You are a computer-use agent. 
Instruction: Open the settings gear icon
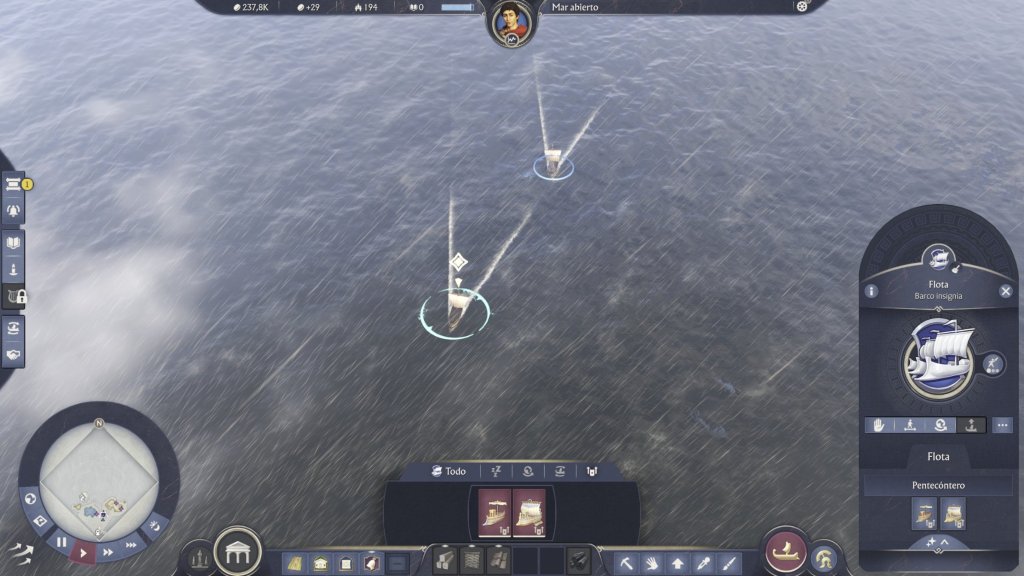click(801, 7)
